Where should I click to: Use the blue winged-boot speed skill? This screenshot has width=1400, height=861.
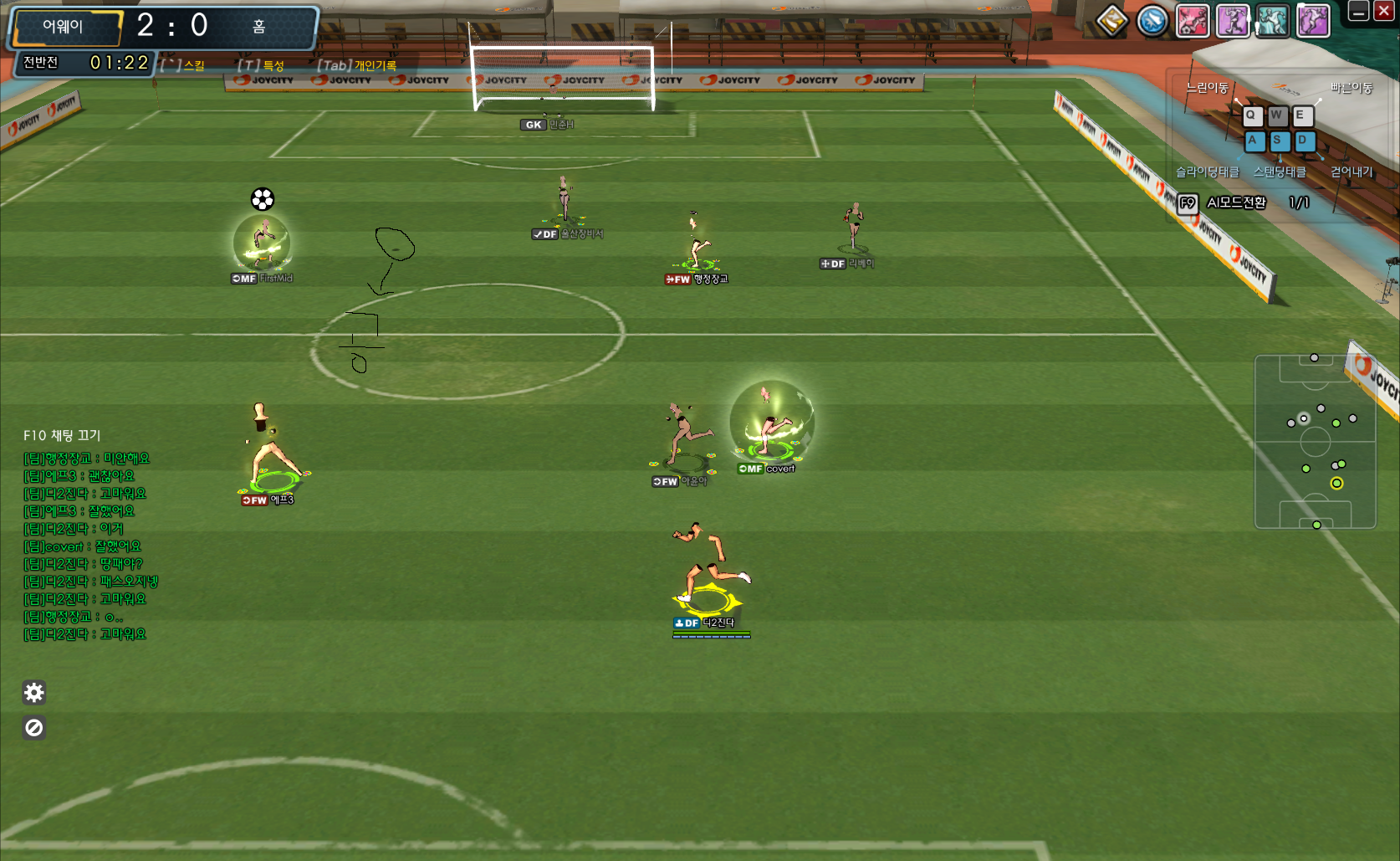tap(1152, 21)
